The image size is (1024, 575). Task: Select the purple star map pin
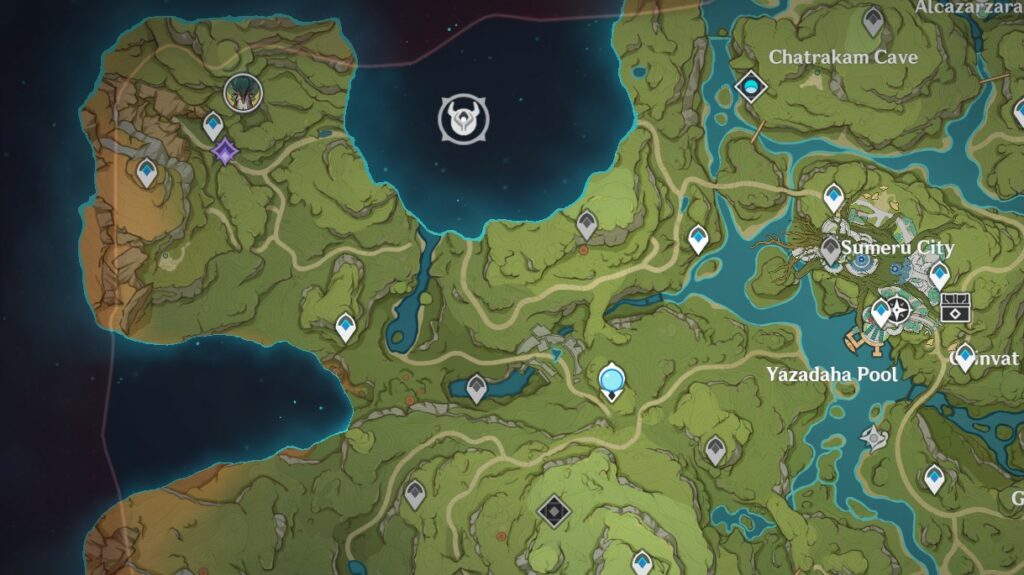(226, 152)
